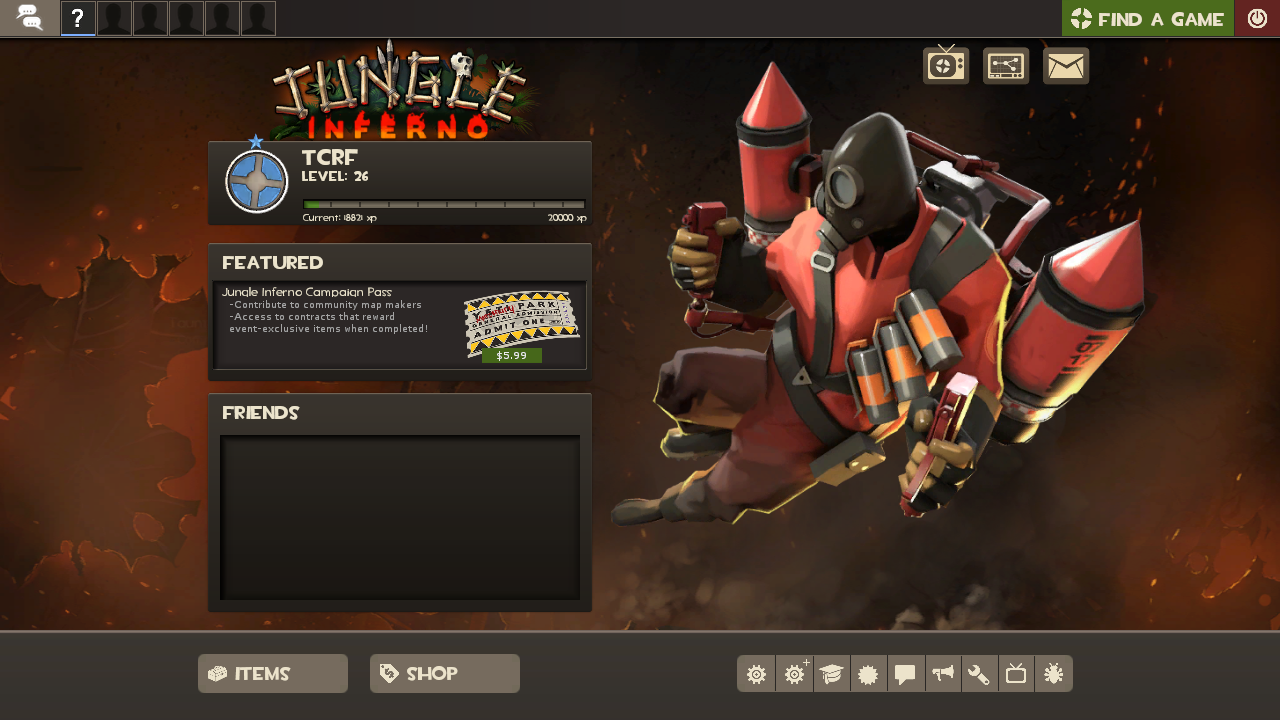Open options with the gear icon
The image size is (1280, 720).
tap(756, 674)
